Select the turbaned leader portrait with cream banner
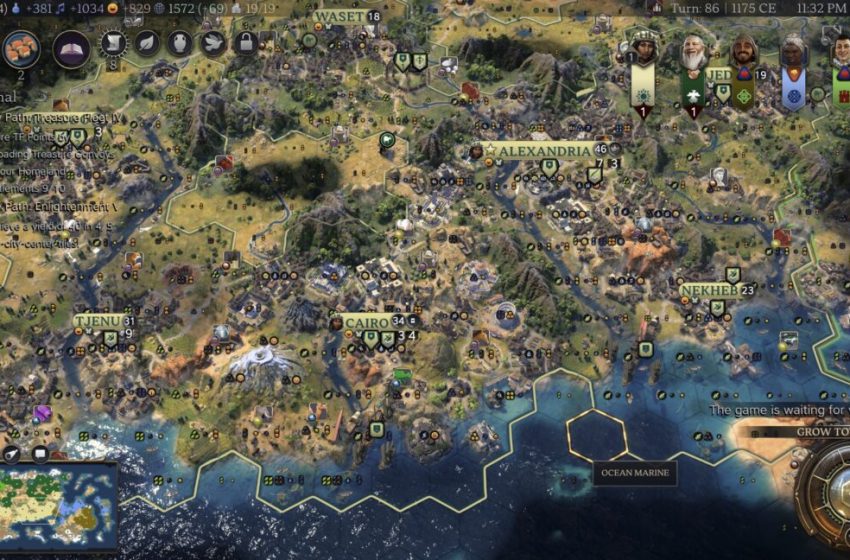The width and height of the screenshot is (850, 560). 643,52
